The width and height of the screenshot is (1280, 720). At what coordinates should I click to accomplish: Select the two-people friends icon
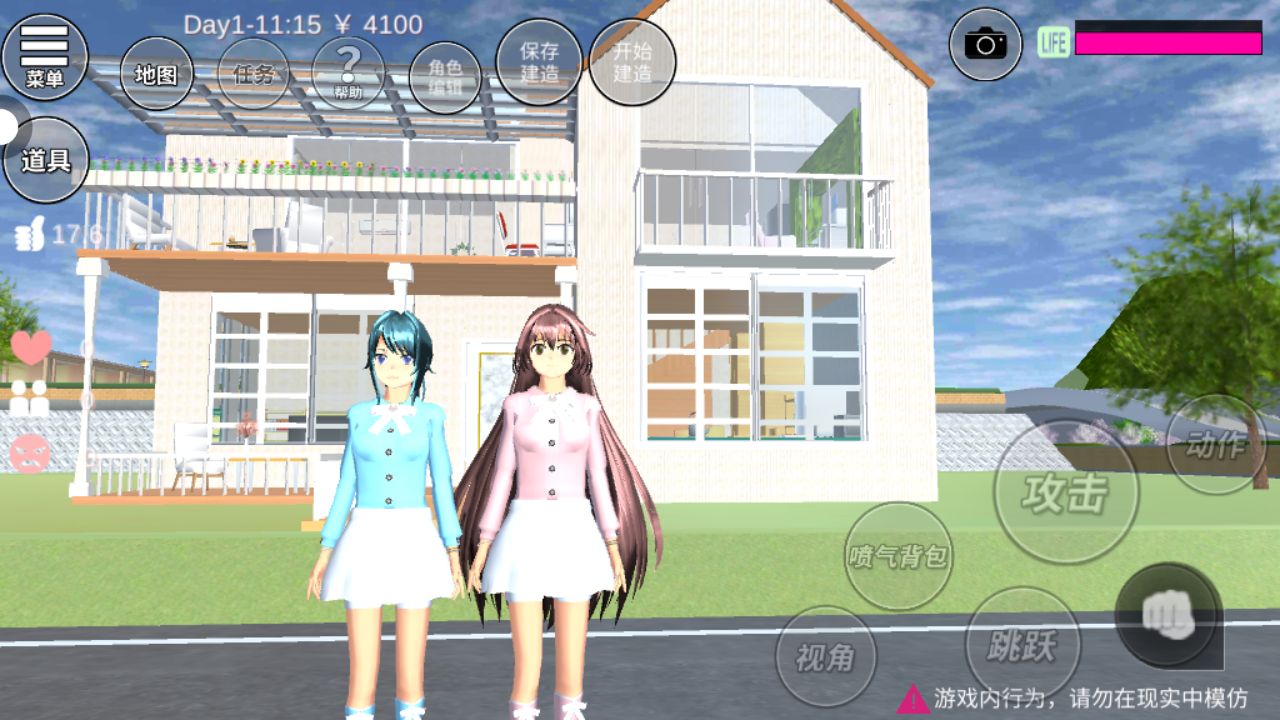pyautogui.click(x=30, y=398)
